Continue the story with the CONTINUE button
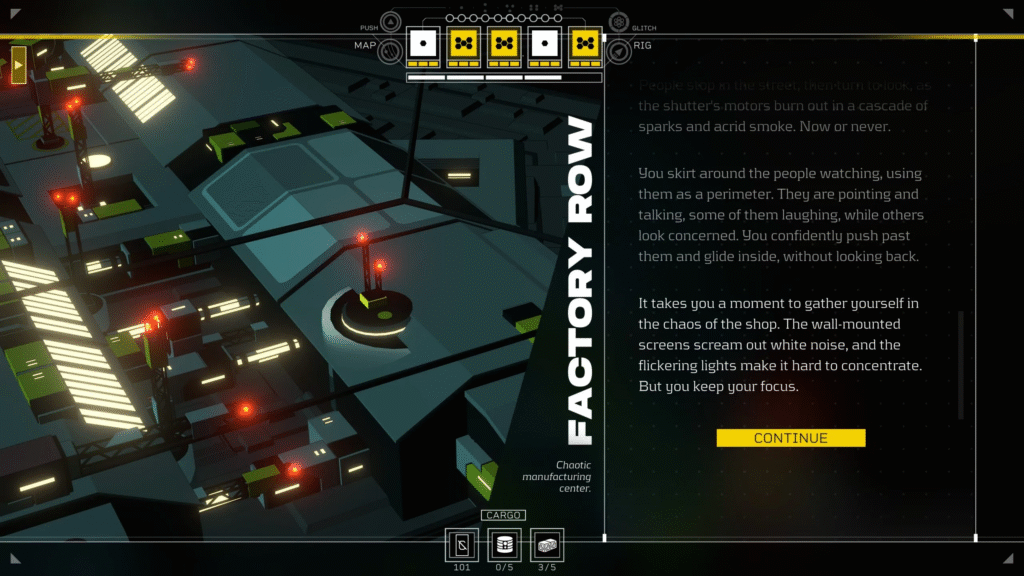 click(790, 438)
